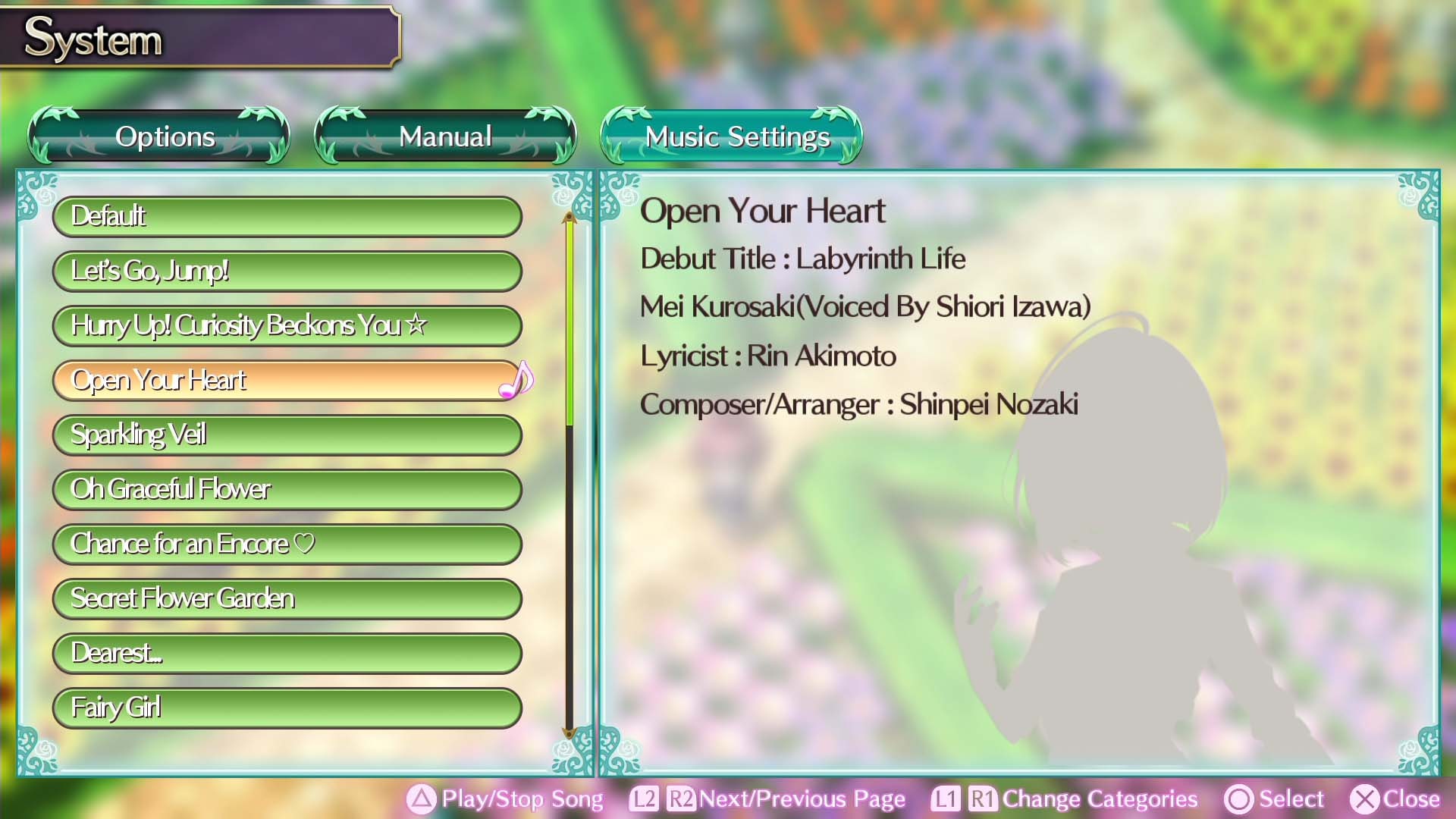Select Sparkling Veil from the list
The width and height of the screenshot is (1456, 819).
(x=286, y=435)
